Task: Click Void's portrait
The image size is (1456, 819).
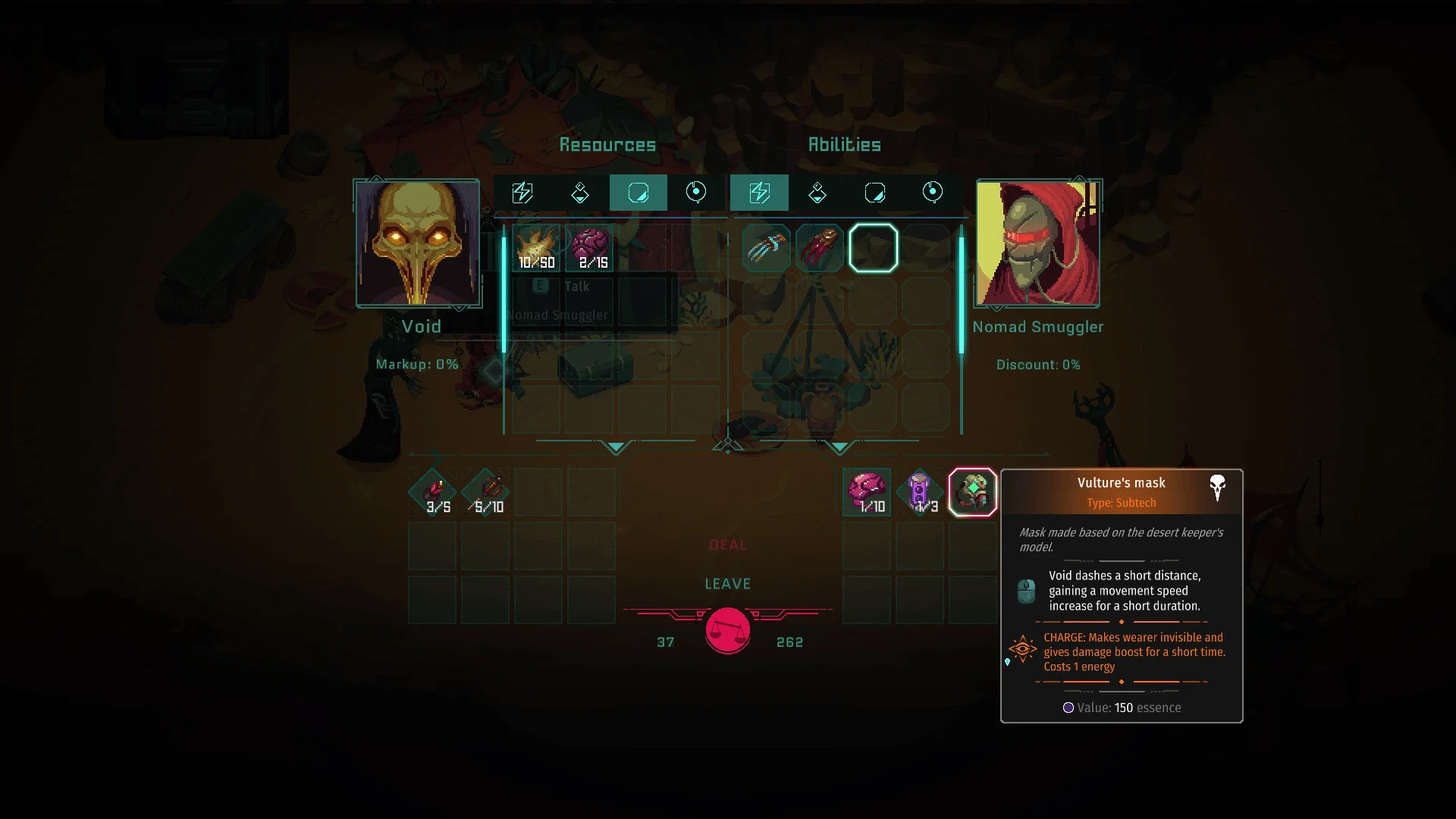Action: (418, 243)
